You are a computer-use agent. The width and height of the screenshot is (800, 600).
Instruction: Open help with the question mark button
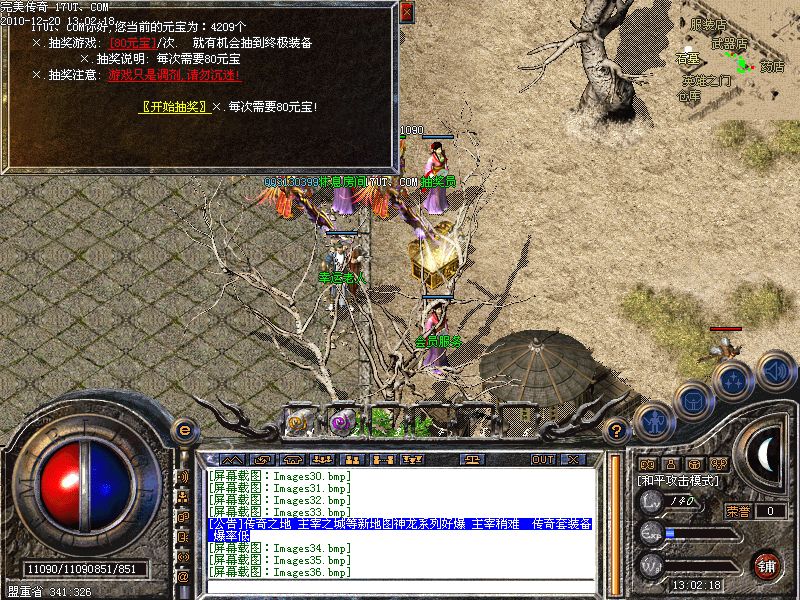click(617, 431)
